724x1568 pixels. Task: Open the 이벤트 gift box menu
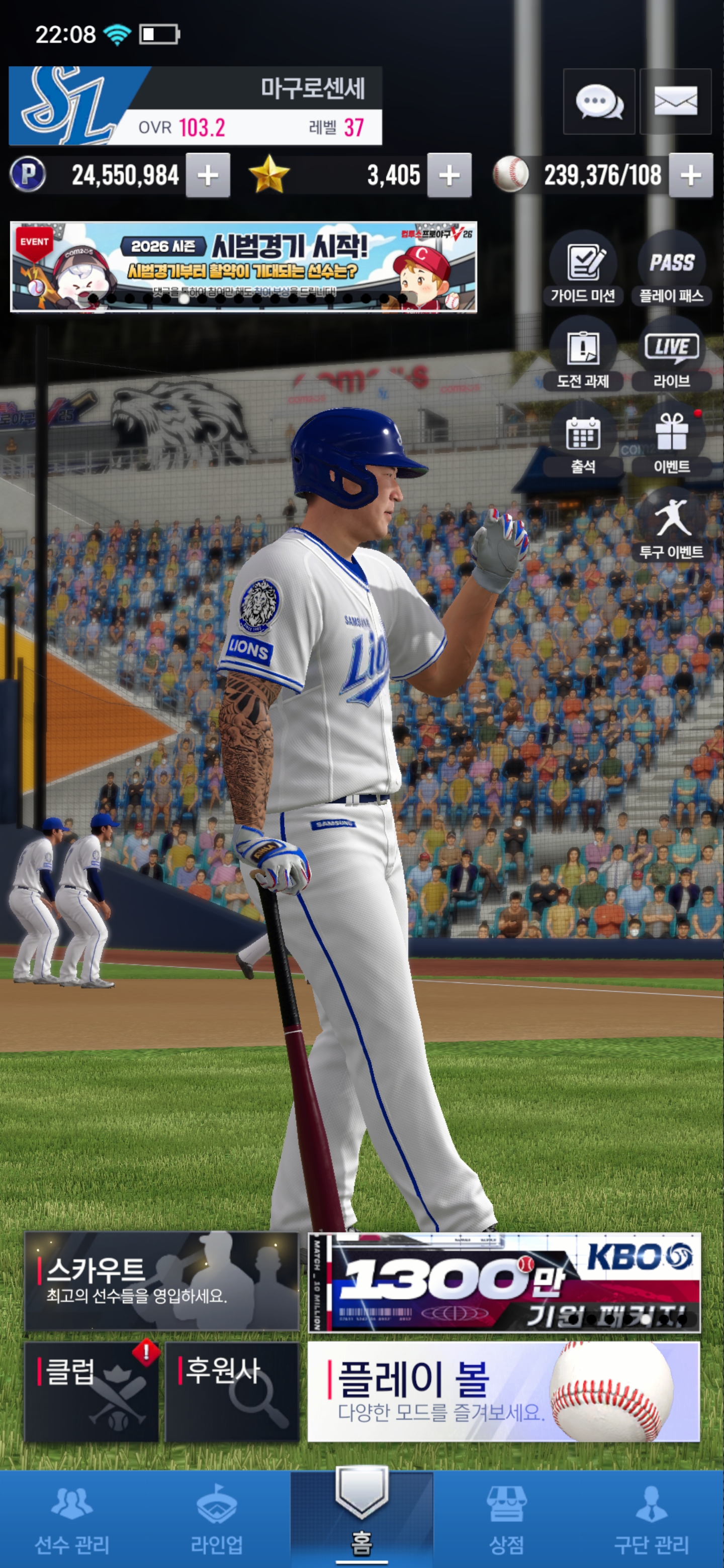(x=672, y=439)
